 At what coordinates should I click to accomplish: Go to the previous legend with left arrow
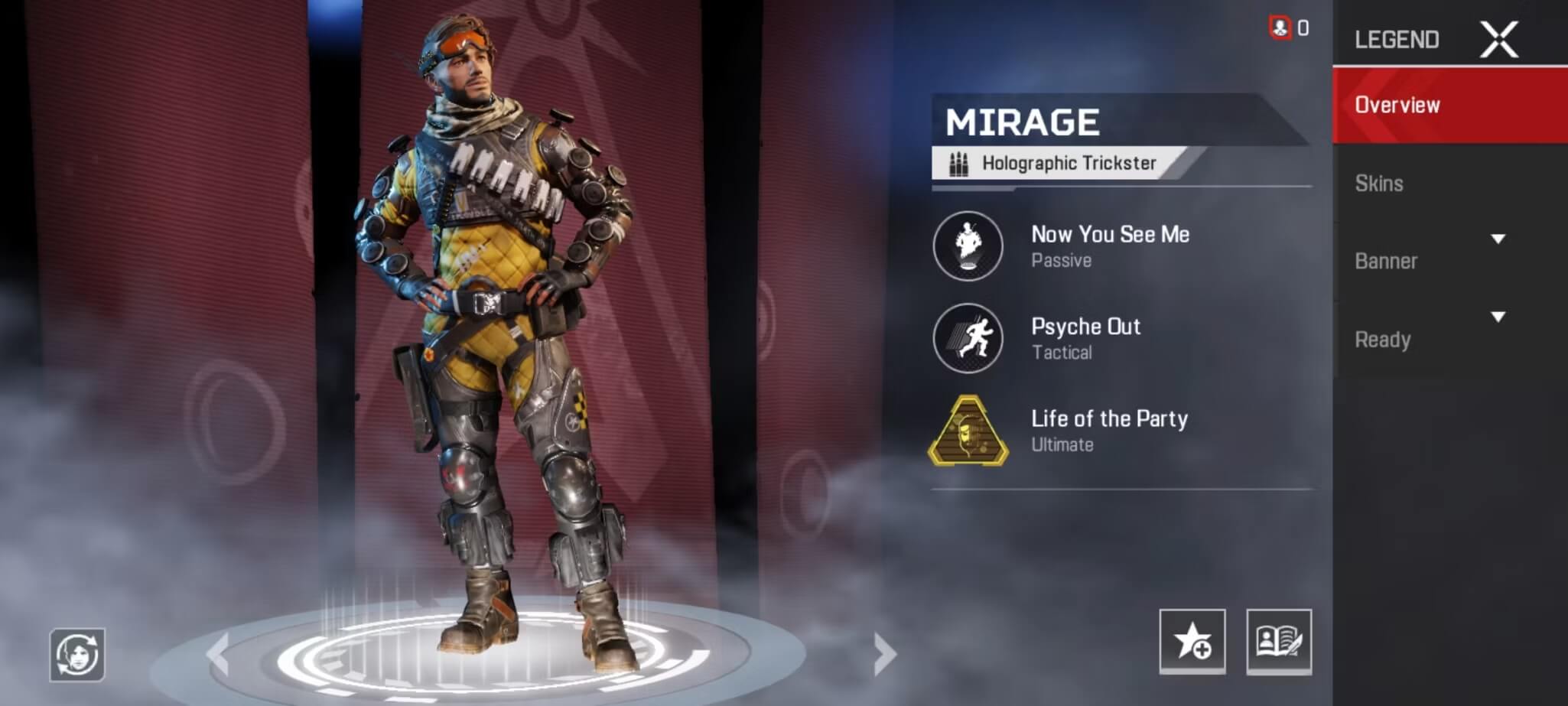[218, 653]
